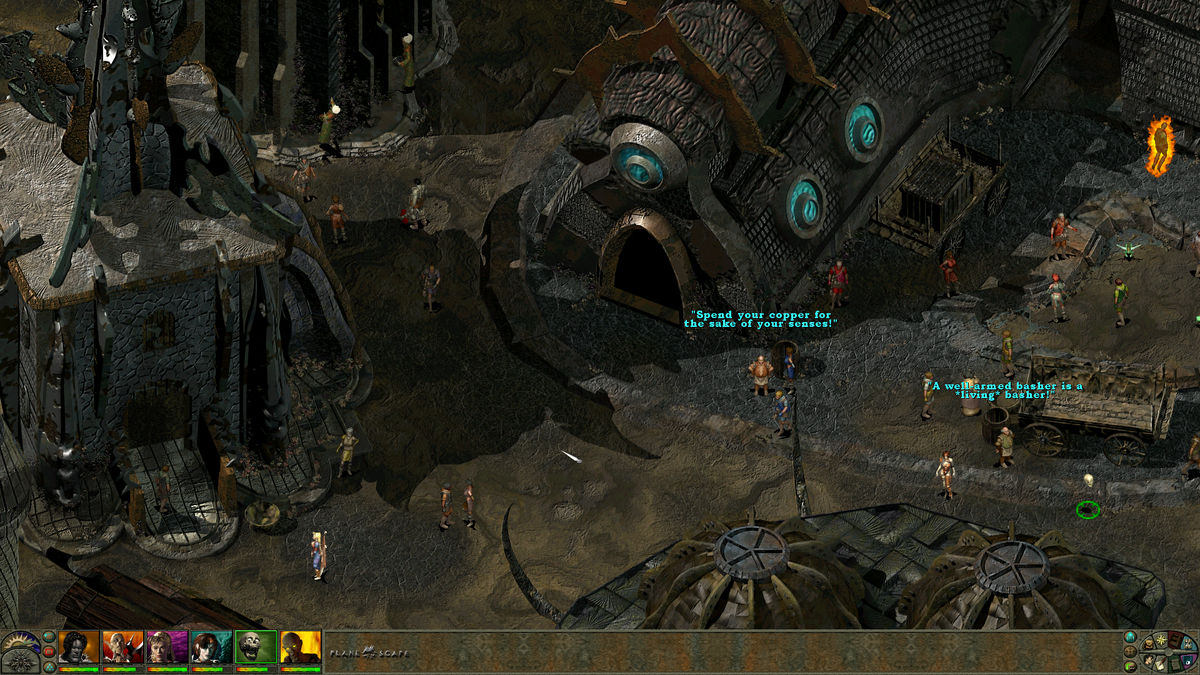The image size is (1200, 675).
Task: Toggle the small teal square button
Action: tap(49, 636)
